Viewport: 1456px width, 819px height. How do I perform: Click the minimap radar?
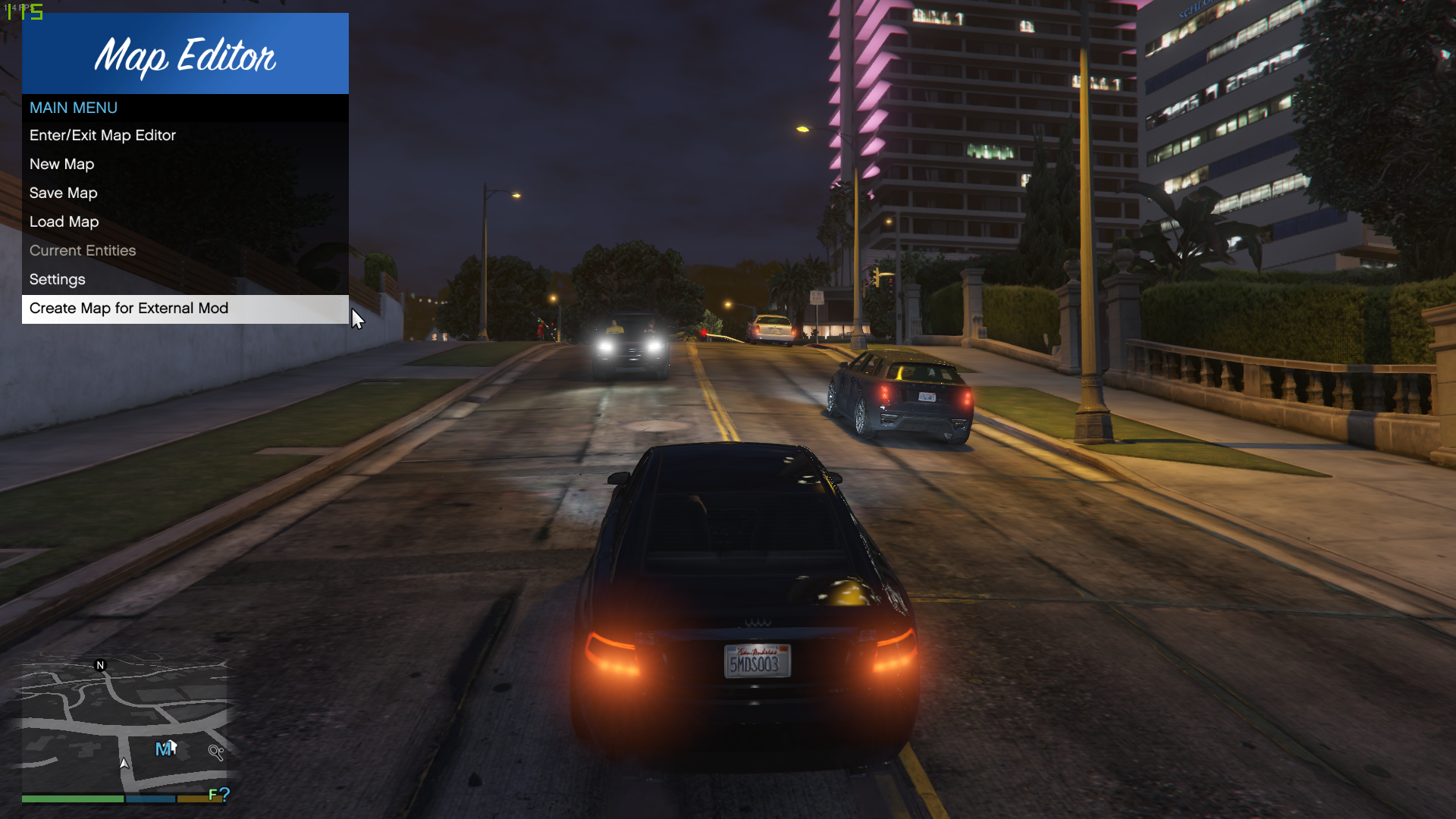tap(124, 726)
